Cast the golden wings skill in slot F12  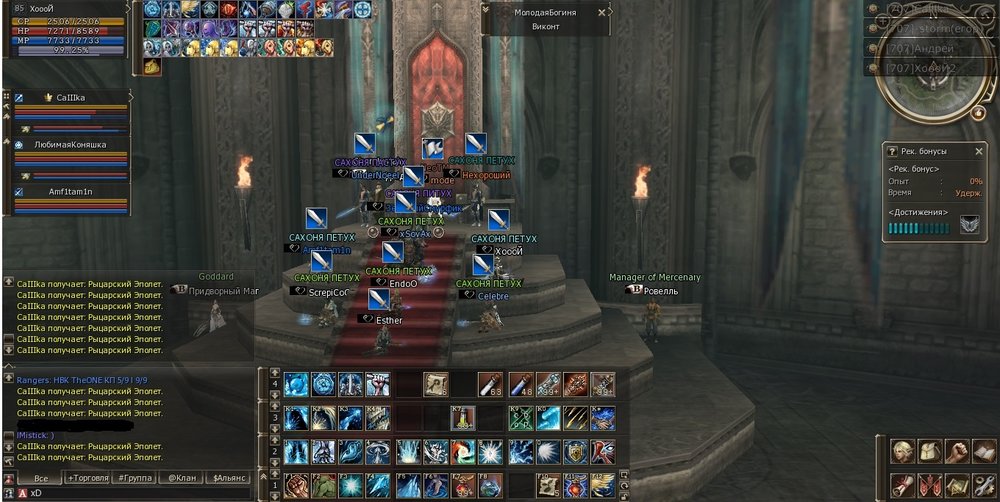pos(601,485)
